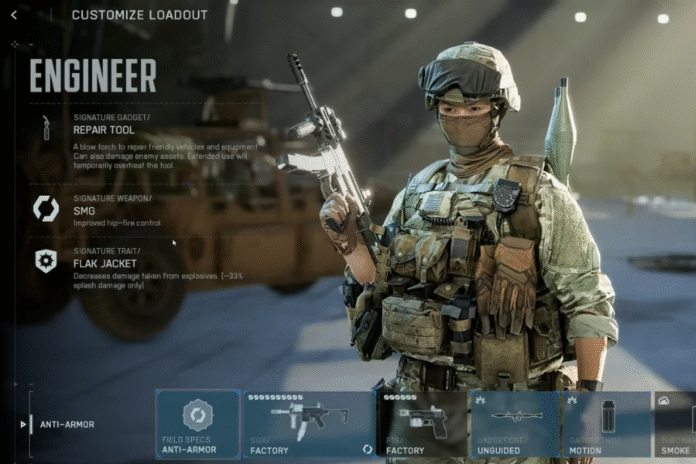Open the Smoke throwable slot
Viewport: 696px width, 464px height.
pos(677,423)
